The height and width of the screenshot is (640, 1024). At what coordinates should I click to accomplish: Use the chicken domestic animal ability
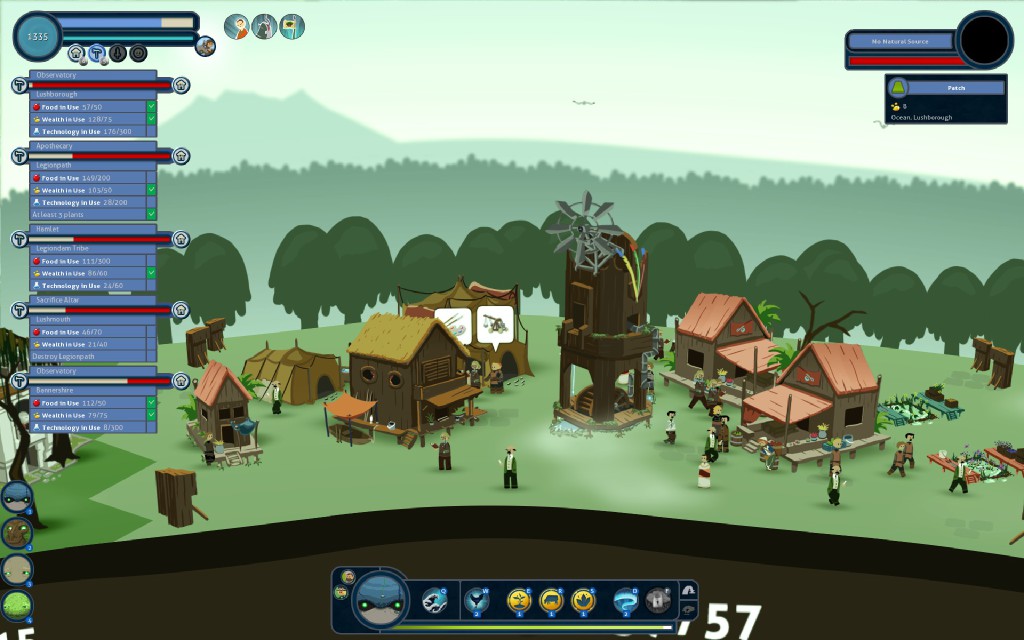coord(476,600)
